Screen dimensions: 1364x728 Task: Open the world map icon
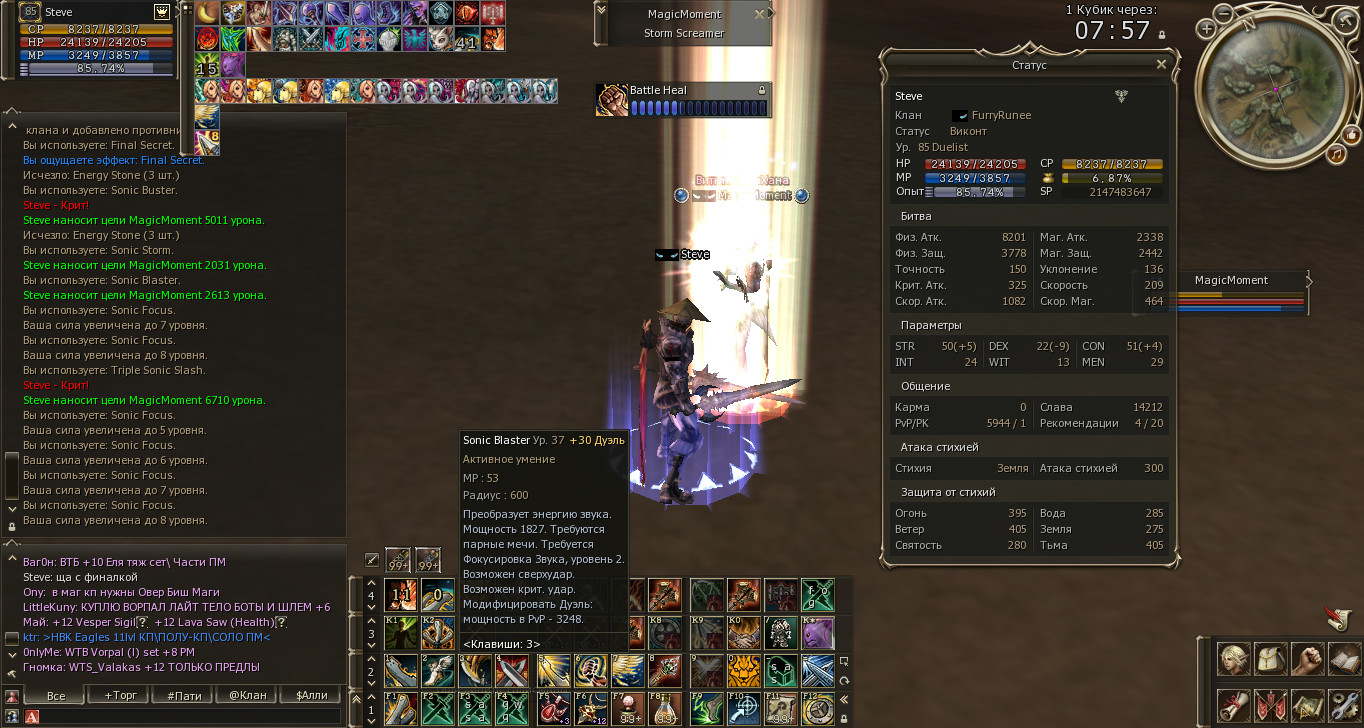(1307, 705)
